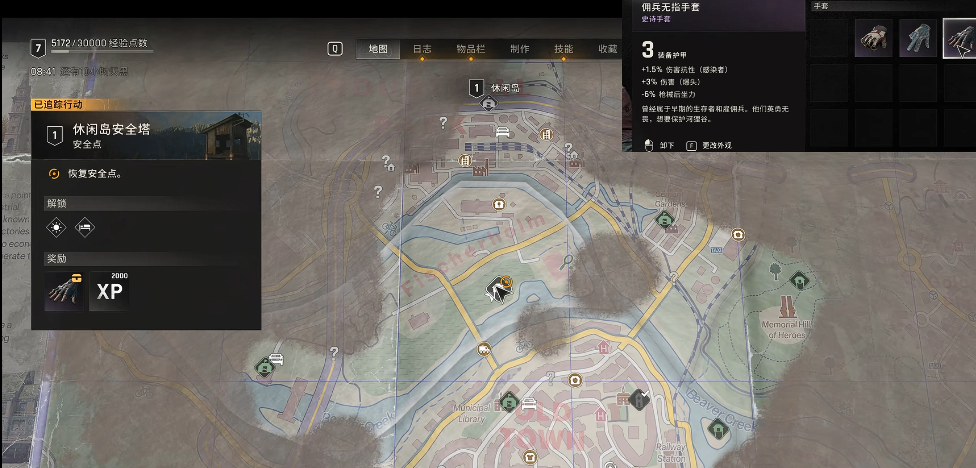
Task: Click the gloves reward icon in quest panel
Action: tap(62, 290)
